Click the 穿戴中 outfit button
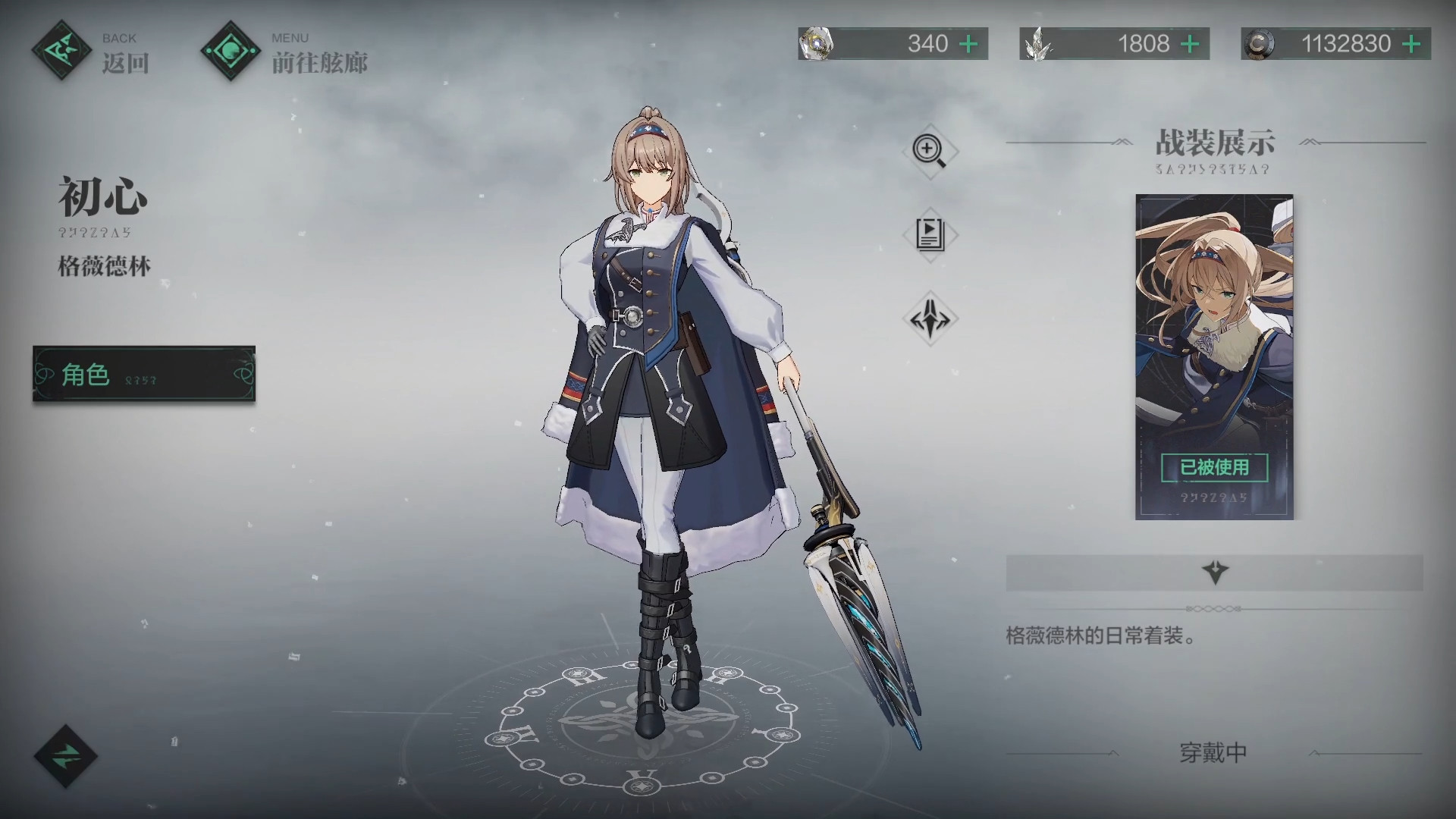Image resolution: width=1456 pixels, height=819 pixels. click(1213, 752)
